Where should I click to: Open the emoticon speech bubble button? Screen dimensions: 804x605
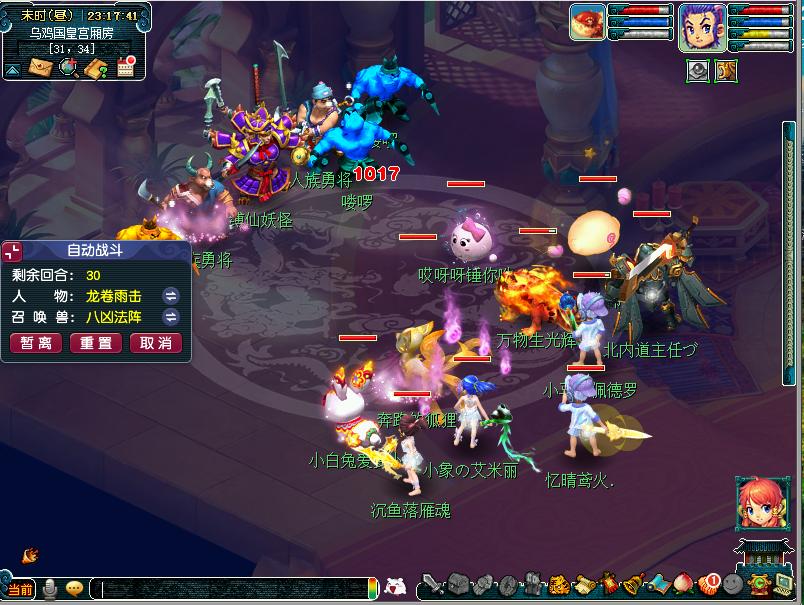pos(75,589)
